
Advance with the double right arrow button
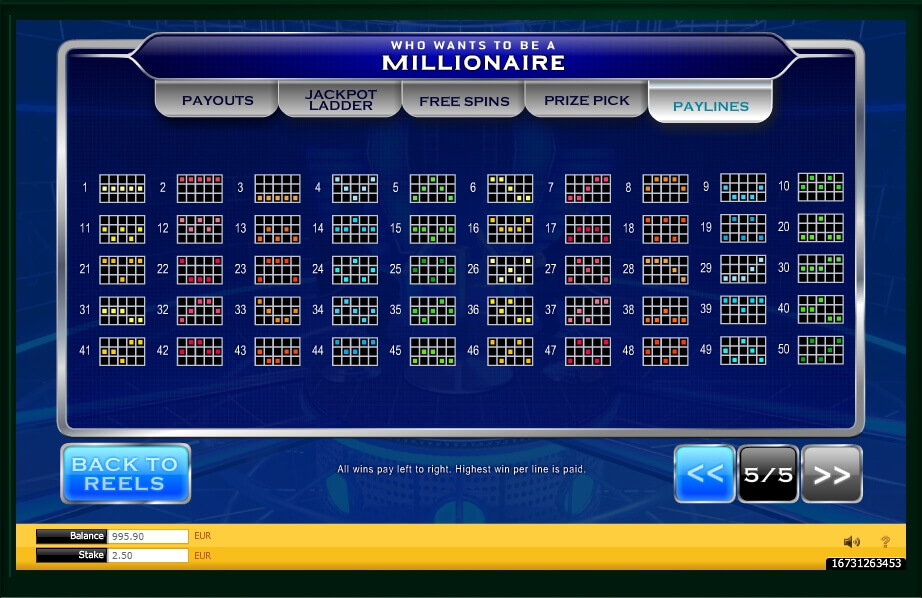point(832,474)
